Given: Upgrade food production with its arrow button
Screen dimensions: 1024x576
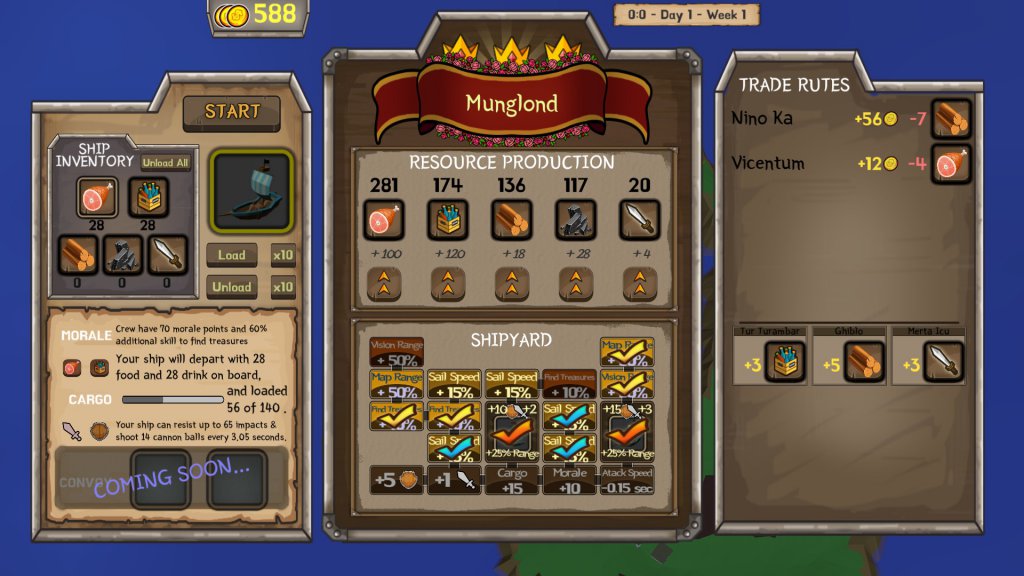Looking at the screenshot, I should (x=385, y=285).
